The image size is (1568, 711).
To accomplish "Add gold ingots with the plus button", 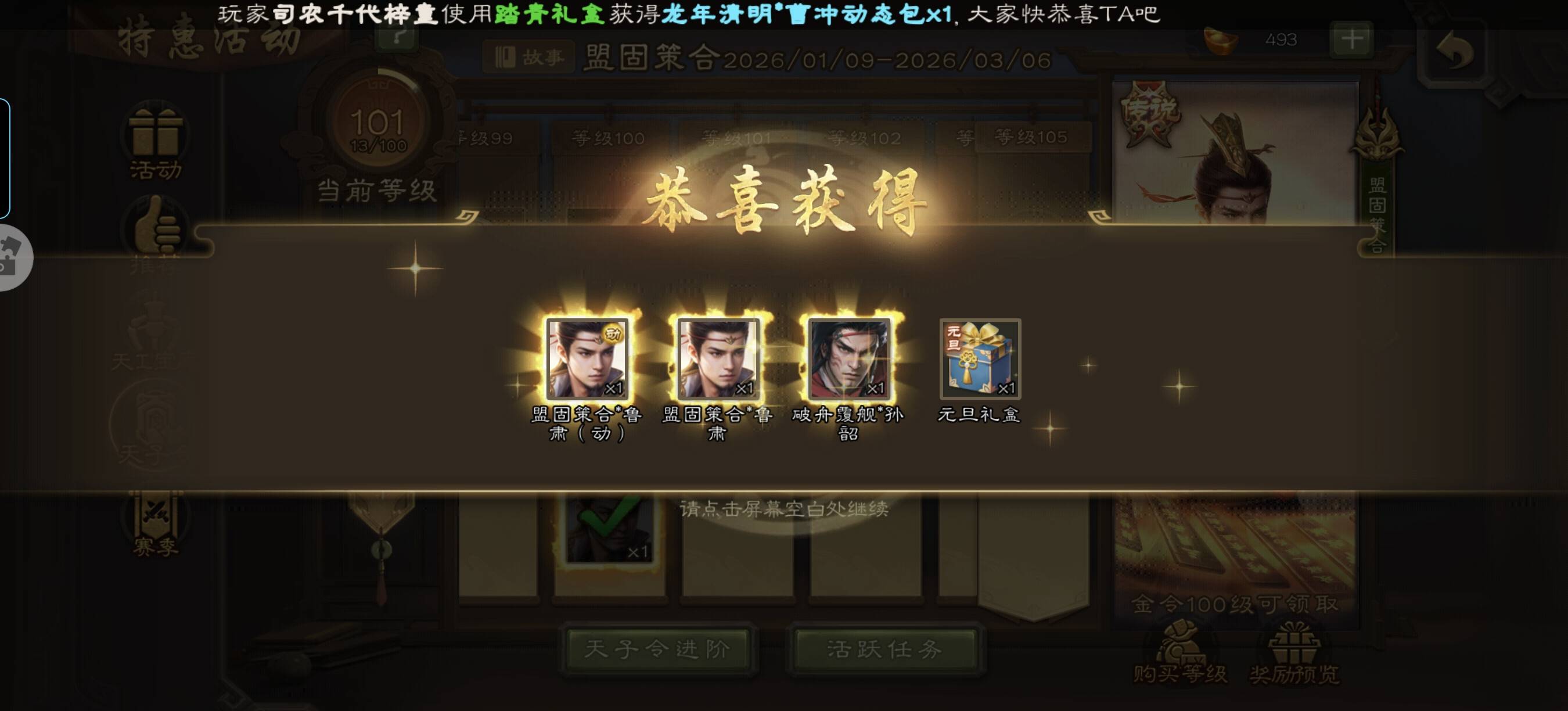I will pos(1351,39).
